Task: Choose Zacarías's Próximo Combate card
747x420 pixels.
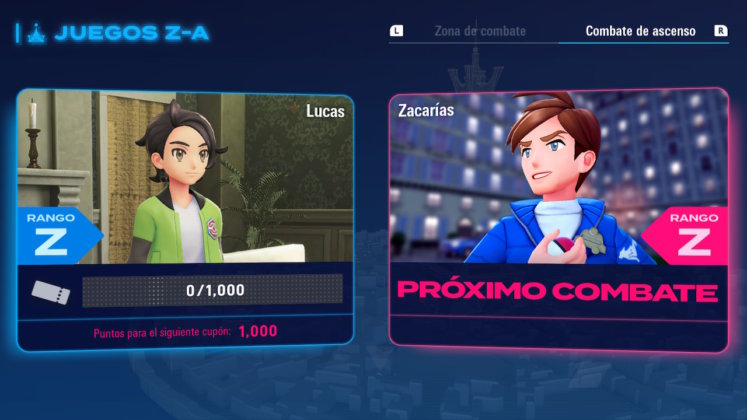Action: [x=558, y=218]
